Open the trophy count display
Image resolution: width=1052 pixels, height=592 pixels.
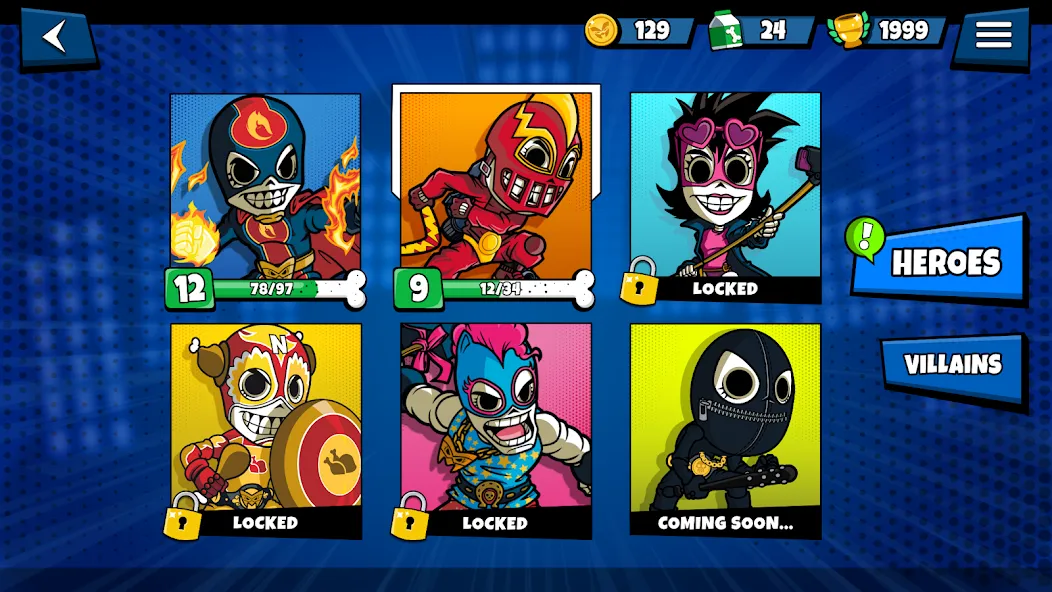pyautogui.click(x=888, y=31)
